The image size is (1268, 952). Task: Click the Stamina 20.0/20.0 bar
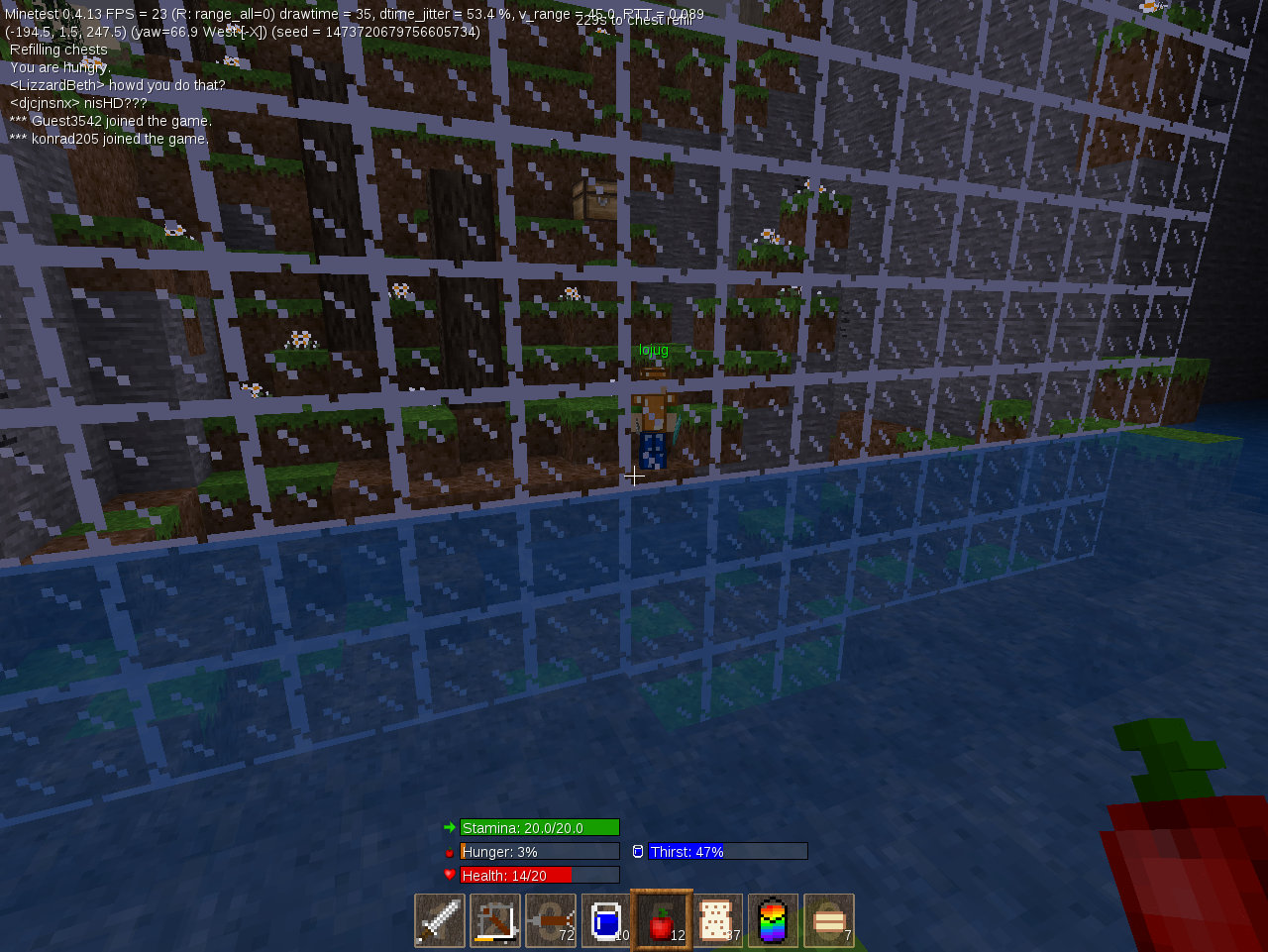click(x=540, y=827)
